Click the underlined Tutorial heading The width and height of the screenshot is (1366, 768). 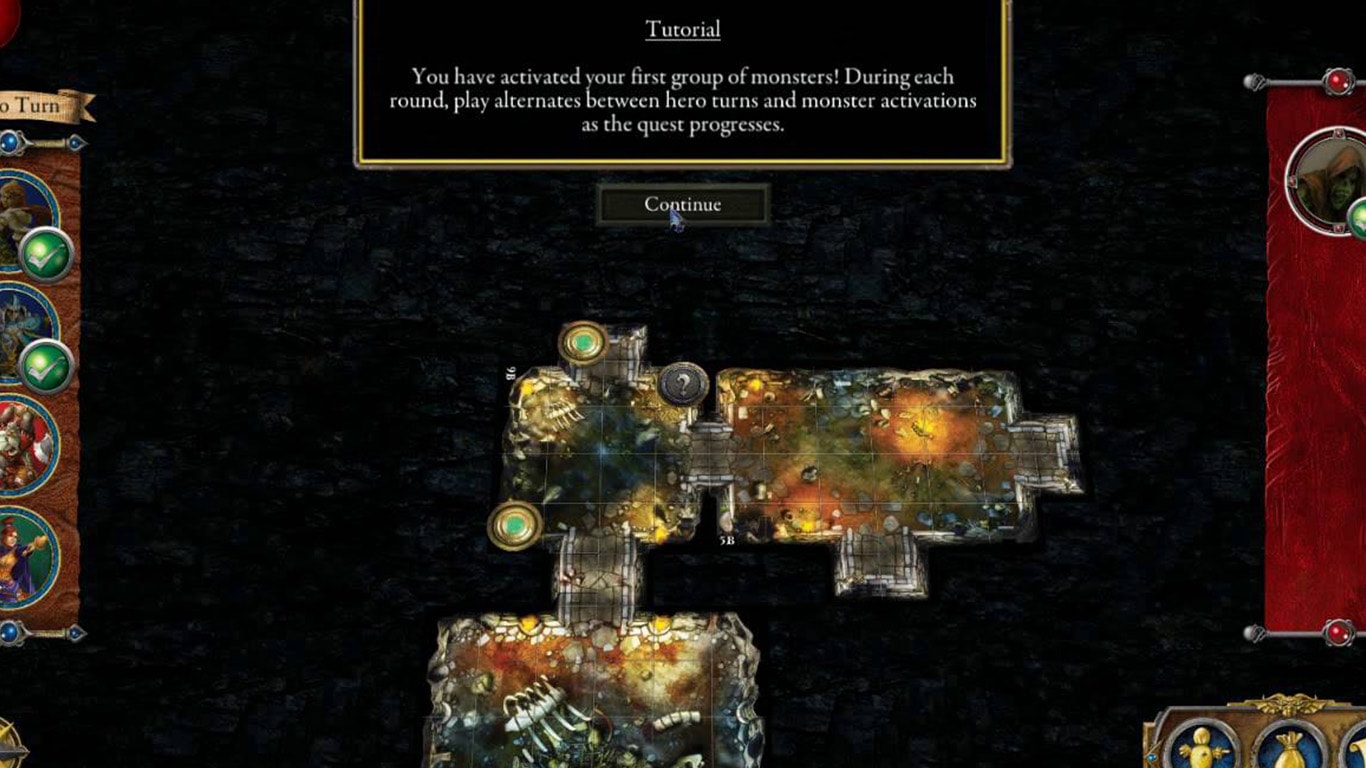click(681, 29)
